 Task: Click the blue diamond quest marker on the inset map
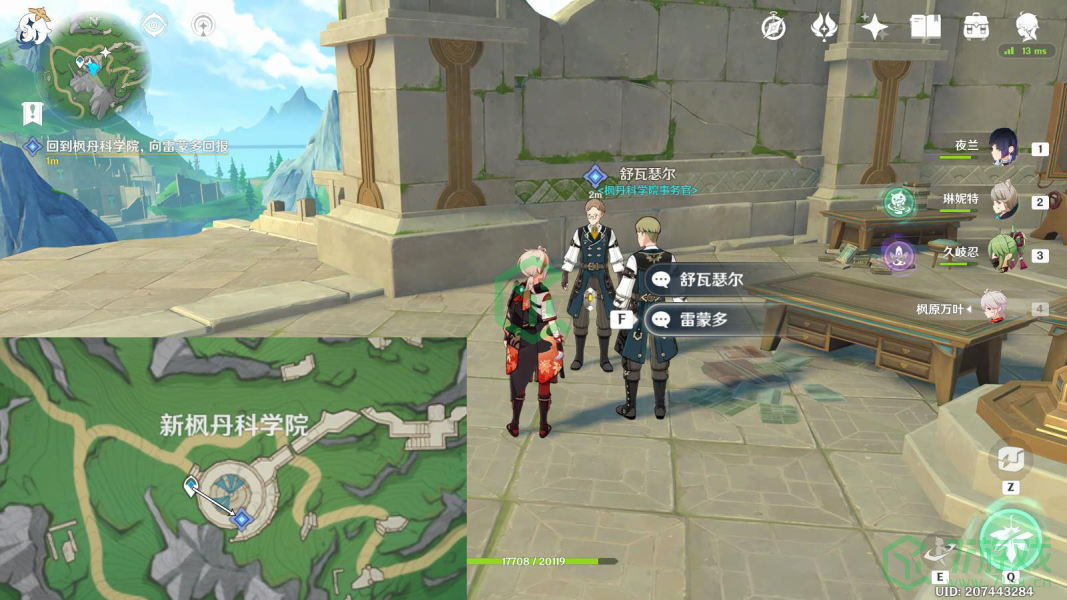[240, 517]
